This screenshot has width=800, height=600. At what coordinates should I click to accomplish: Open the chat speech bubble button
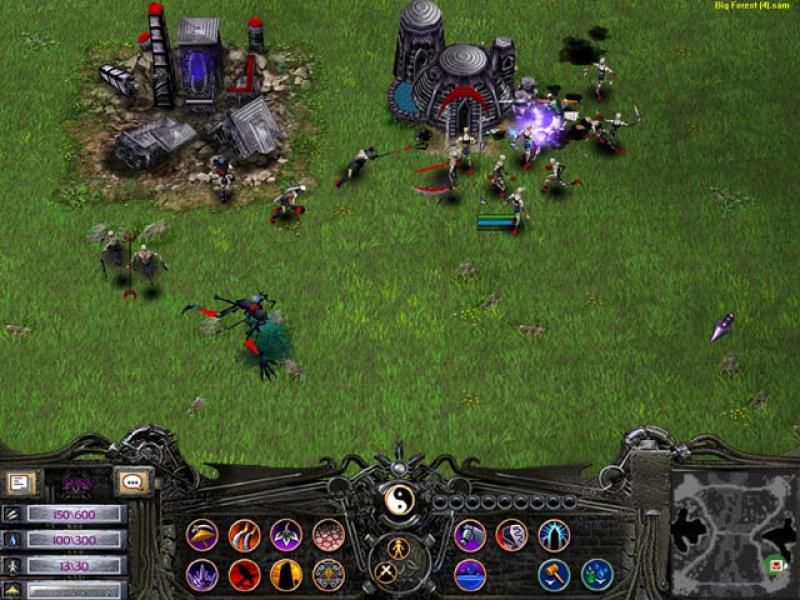[x=131, y=482]
